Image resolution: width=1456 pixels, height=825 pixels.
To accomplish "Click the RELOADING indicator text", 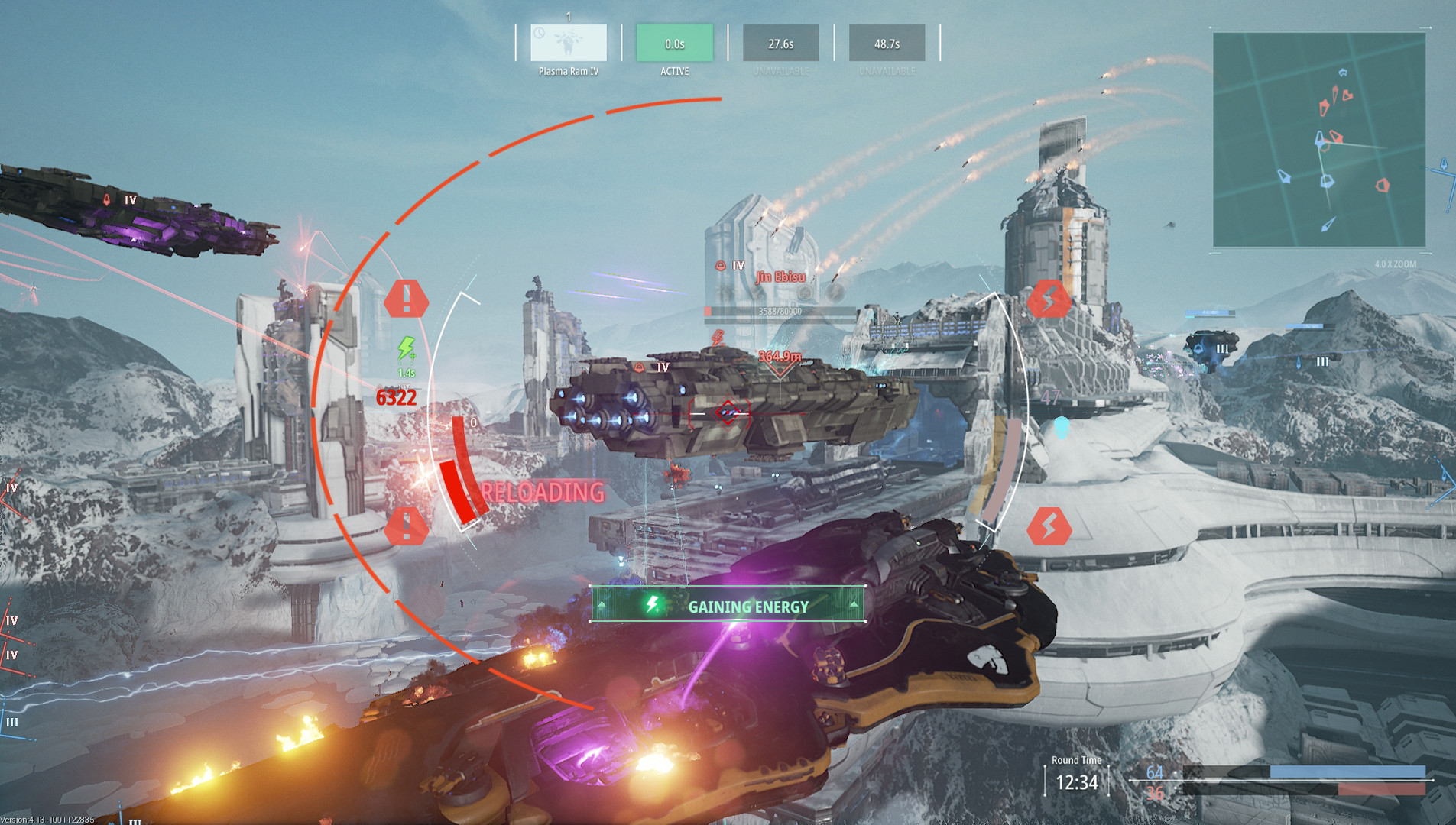I will tap(543, 493).
